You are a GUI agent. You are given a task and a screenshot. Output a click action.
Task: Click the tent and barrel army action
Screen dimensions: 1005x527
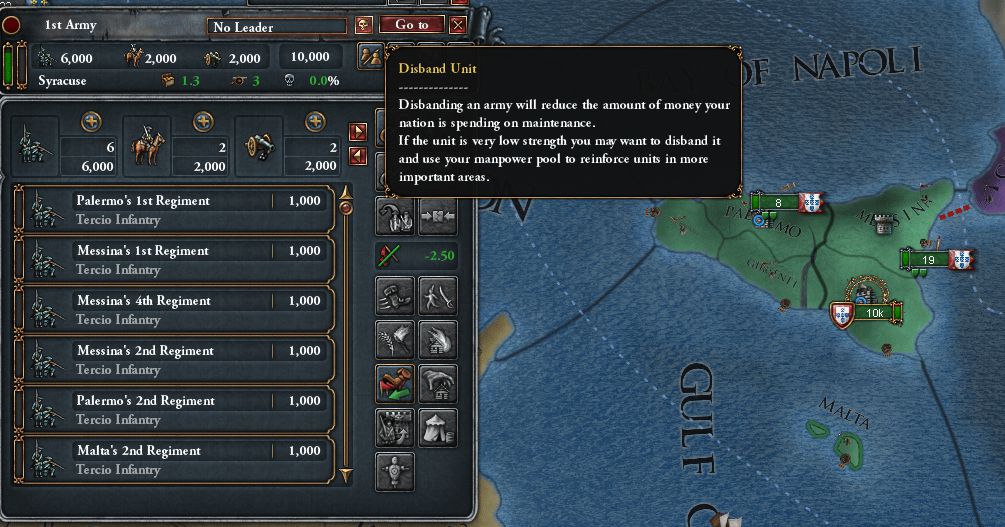(438, 427)
